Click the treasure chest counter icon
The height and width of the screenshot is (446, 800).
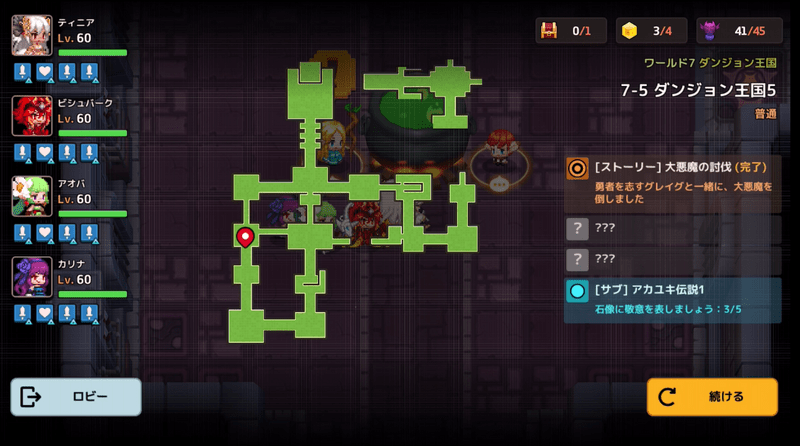pyautogui.click(x=550, y=31)
